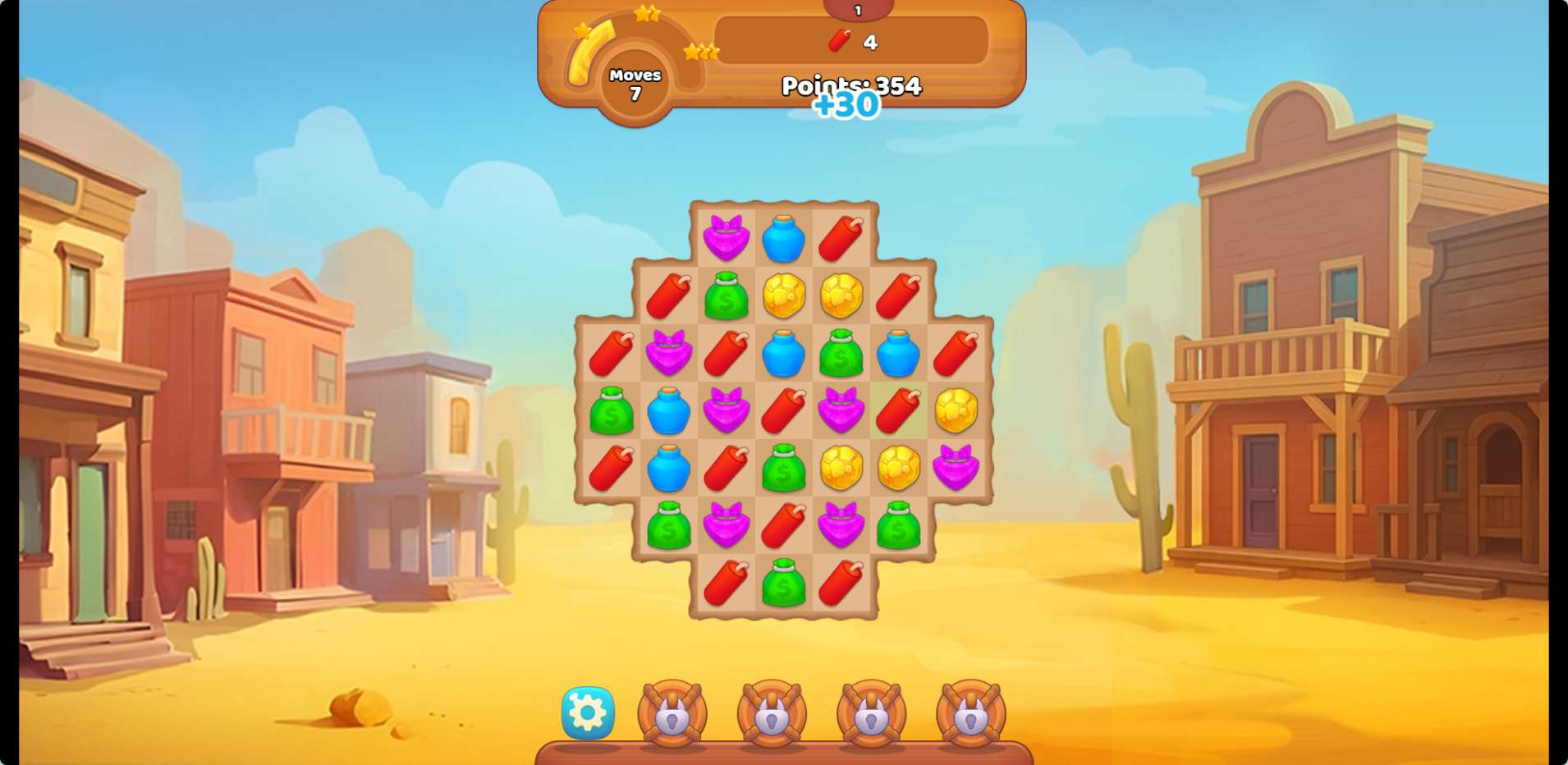
Task: Select the highlighted dynamite tile
Action: (898, 410)
